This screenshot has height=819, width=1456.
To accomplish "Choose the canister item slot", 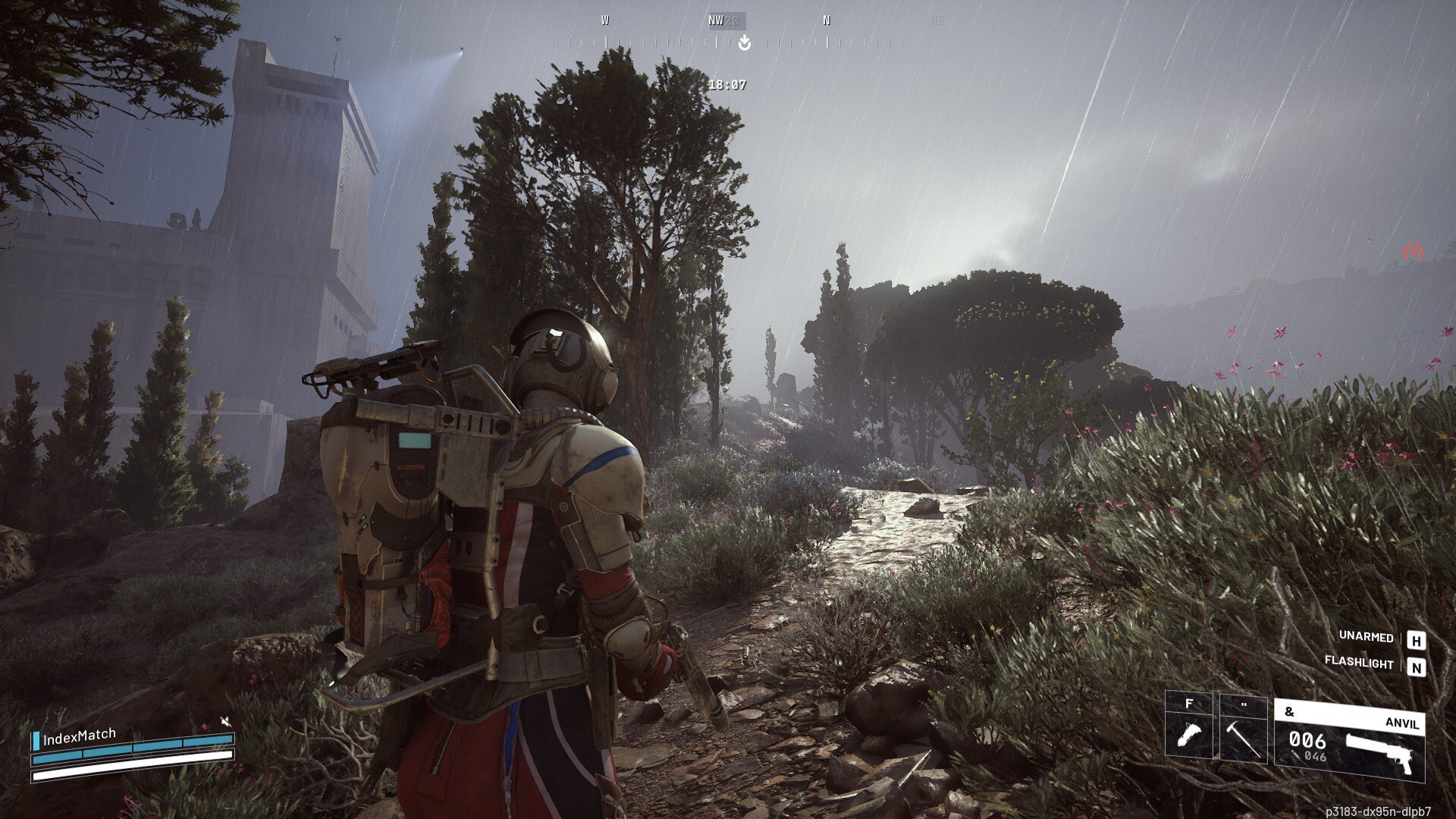I will click(x=1188, y=728).
